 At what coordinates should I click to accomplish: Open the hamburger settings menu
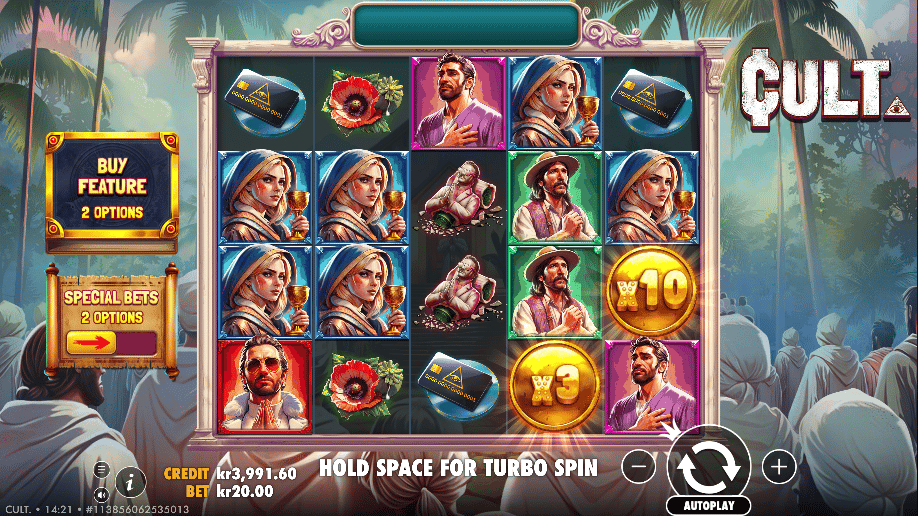[x=101, y=468]
